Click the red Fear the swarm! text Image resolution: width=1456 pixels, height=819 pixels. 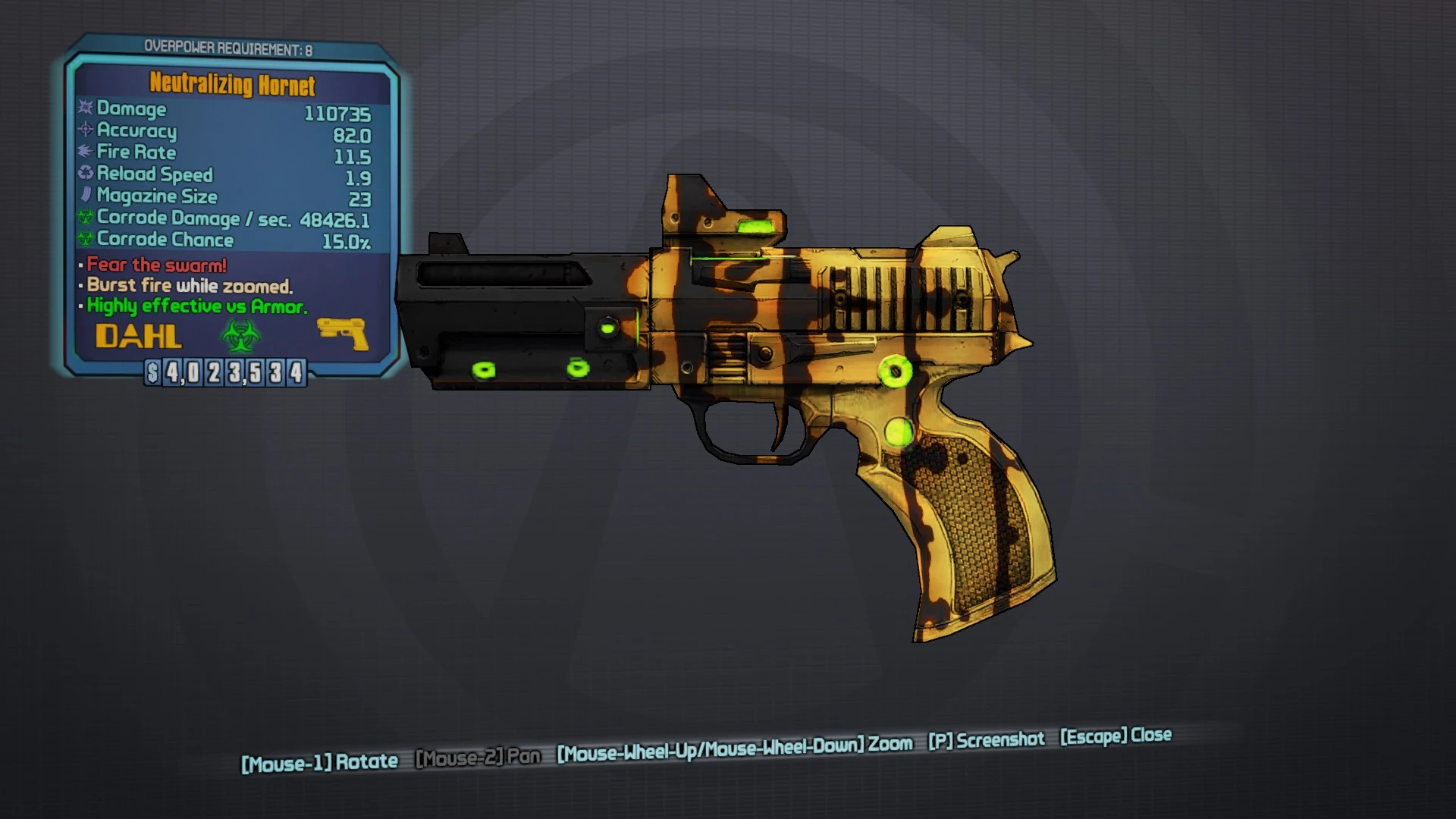(x=155, y=265)
